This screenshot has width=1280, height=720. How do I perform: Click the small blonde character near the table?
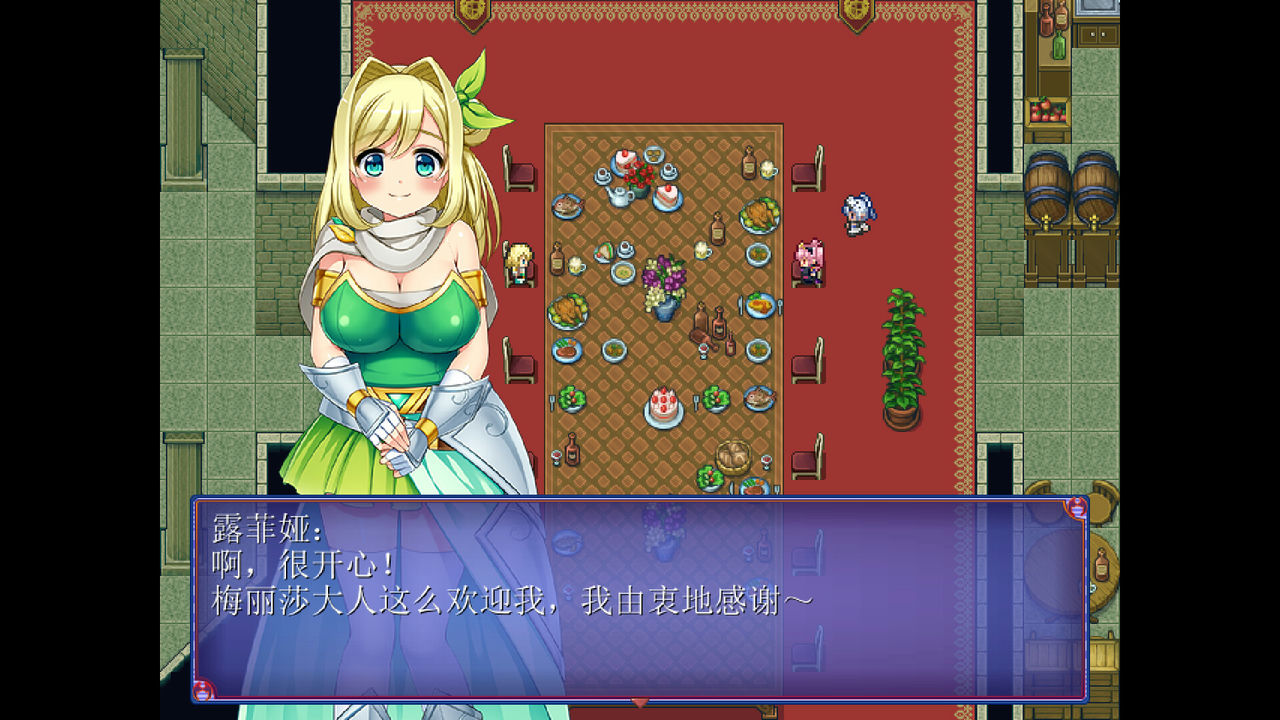(x=518, y=262)
